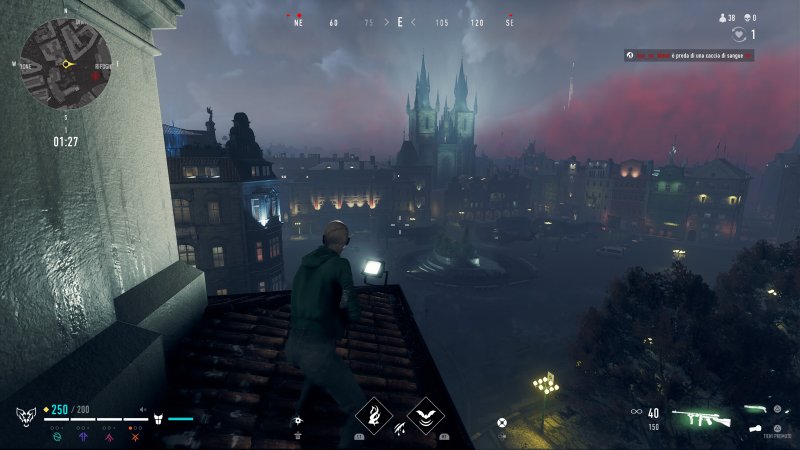The image size is (800, 450).
Task: Click the claw passive icon between abilities
Action: (399, 428)
